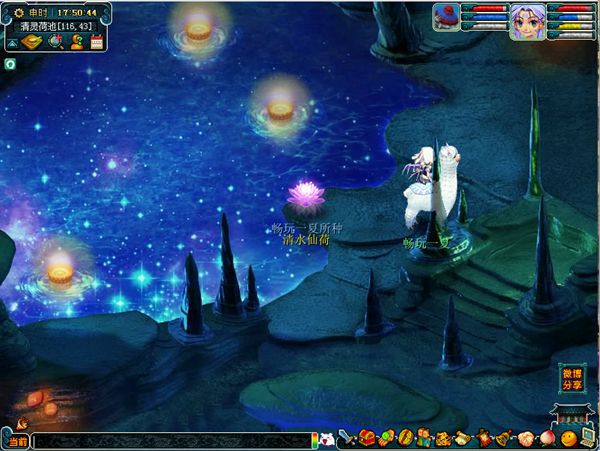Open the globe magnifier search icon

tap(55, 43)
